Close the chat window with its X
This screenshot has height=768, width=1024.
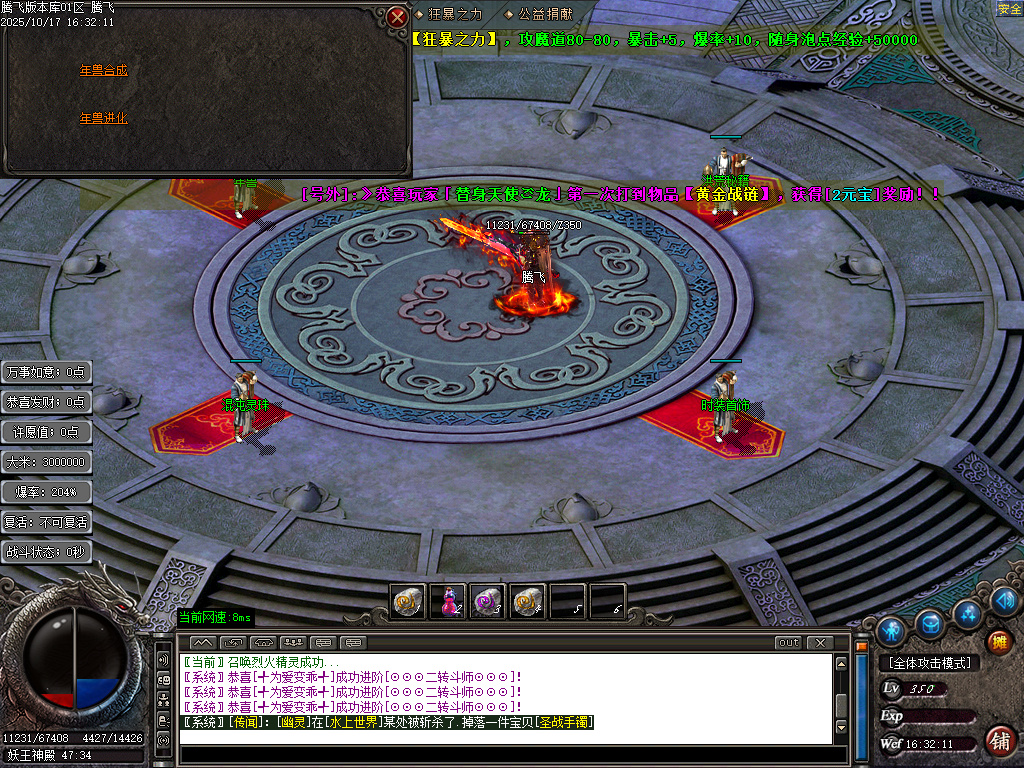click(820, 642)
